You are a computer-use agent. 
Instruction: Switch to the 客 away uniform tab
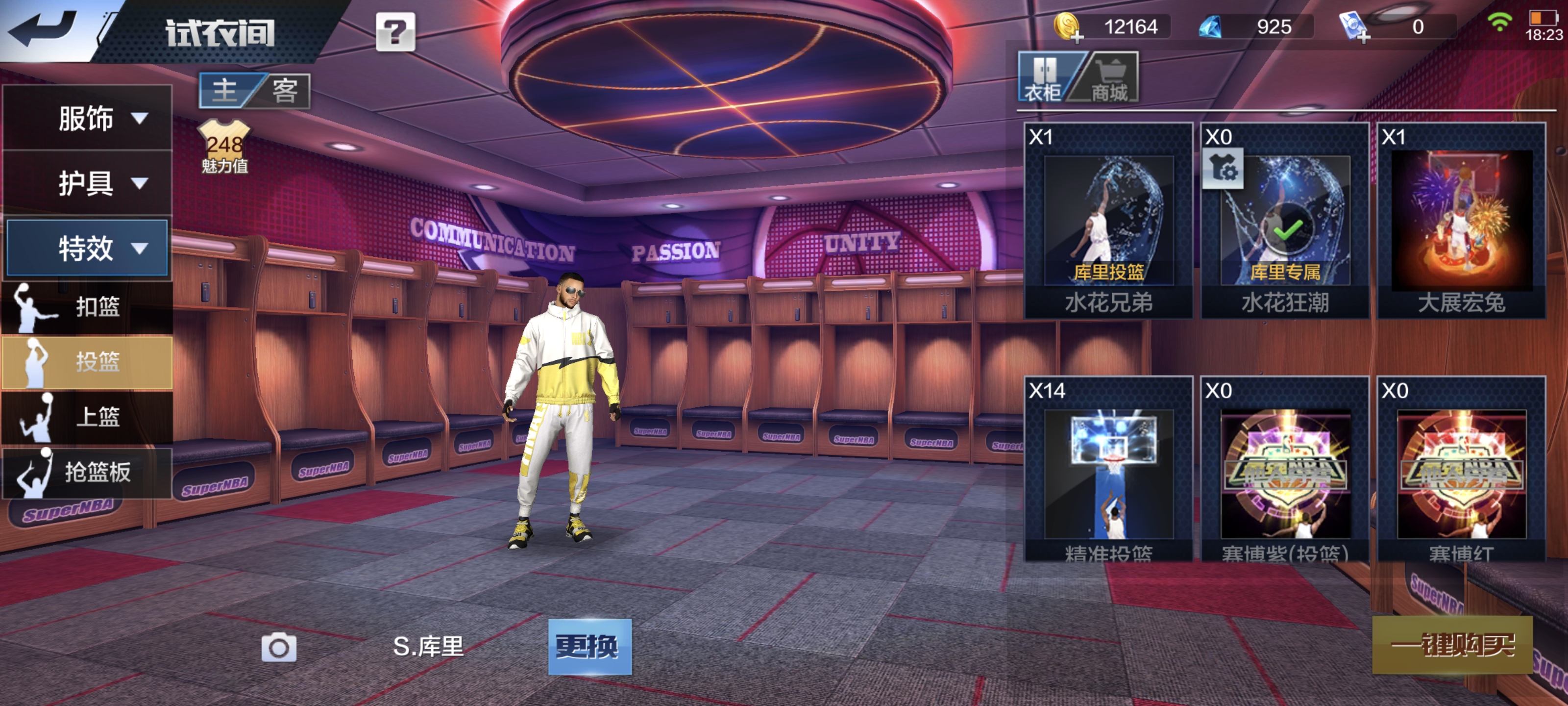coord(284,91)
